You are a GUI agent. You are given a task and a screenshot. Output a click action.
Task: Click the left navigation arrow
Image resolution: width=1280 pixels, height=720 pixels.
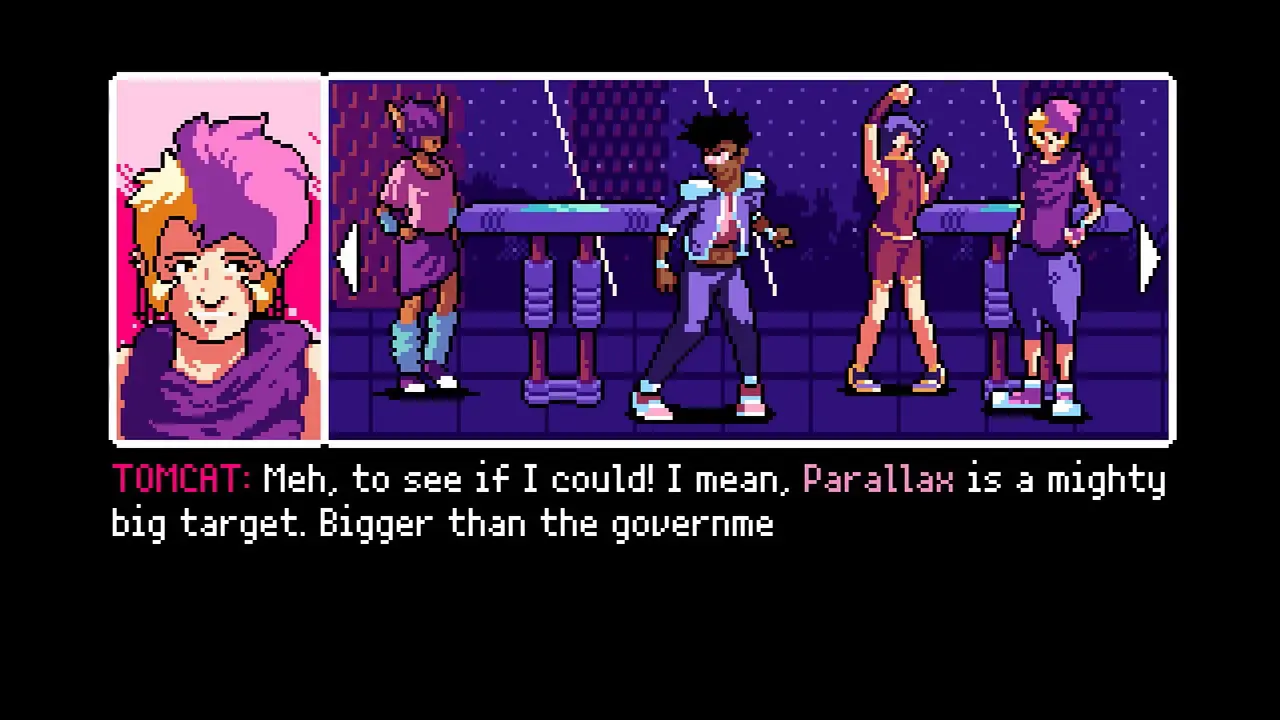tap(350, 258)
